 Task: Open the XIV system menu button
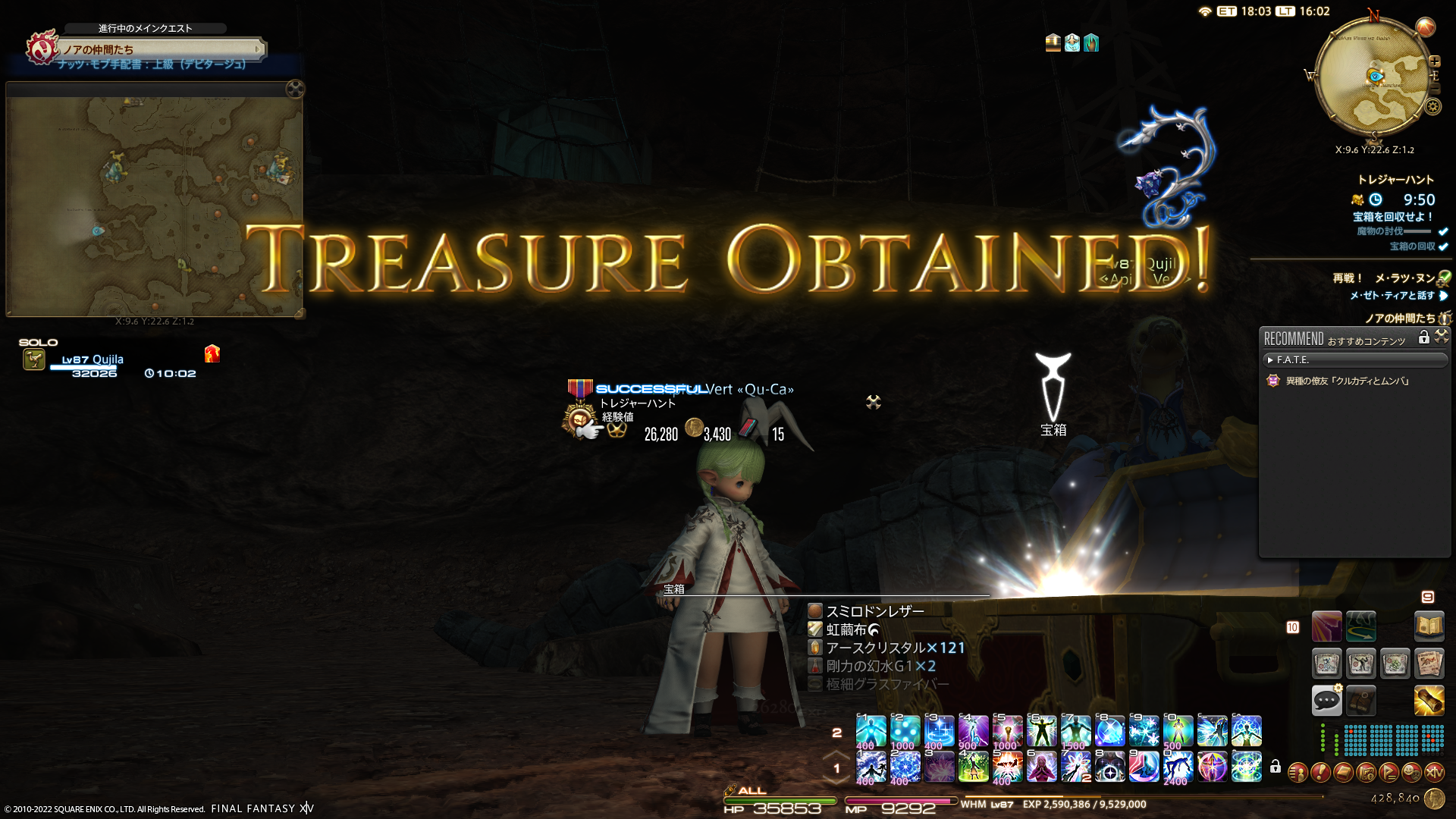click(x=1434, y=773)
